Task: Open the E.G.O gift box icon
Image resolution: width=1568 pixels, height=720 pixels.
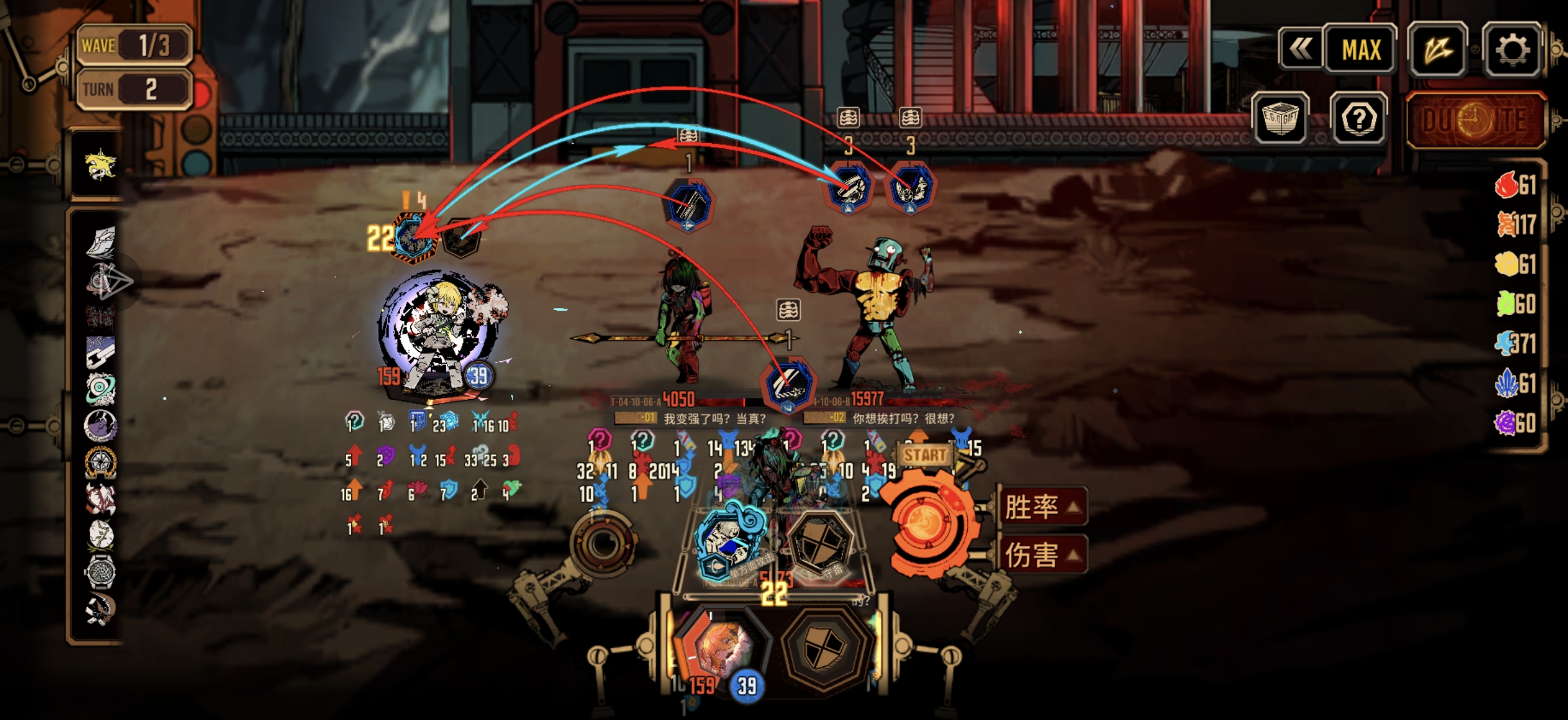Action: pos(1280,119)
